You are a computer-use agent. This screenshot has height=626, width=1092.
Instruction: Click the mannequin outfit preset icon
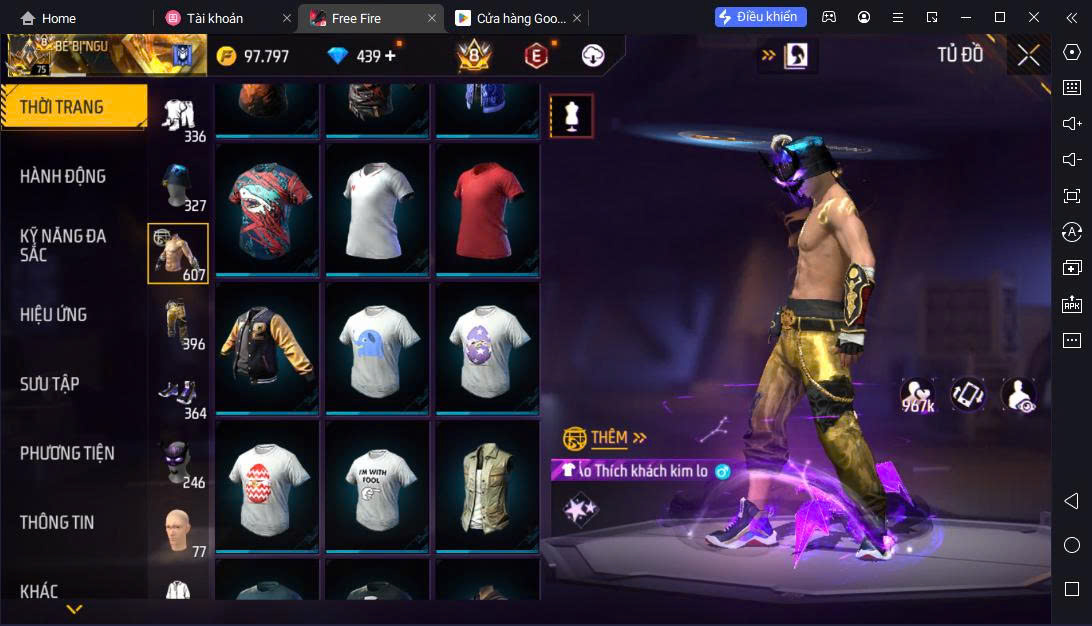click(572, 117)
